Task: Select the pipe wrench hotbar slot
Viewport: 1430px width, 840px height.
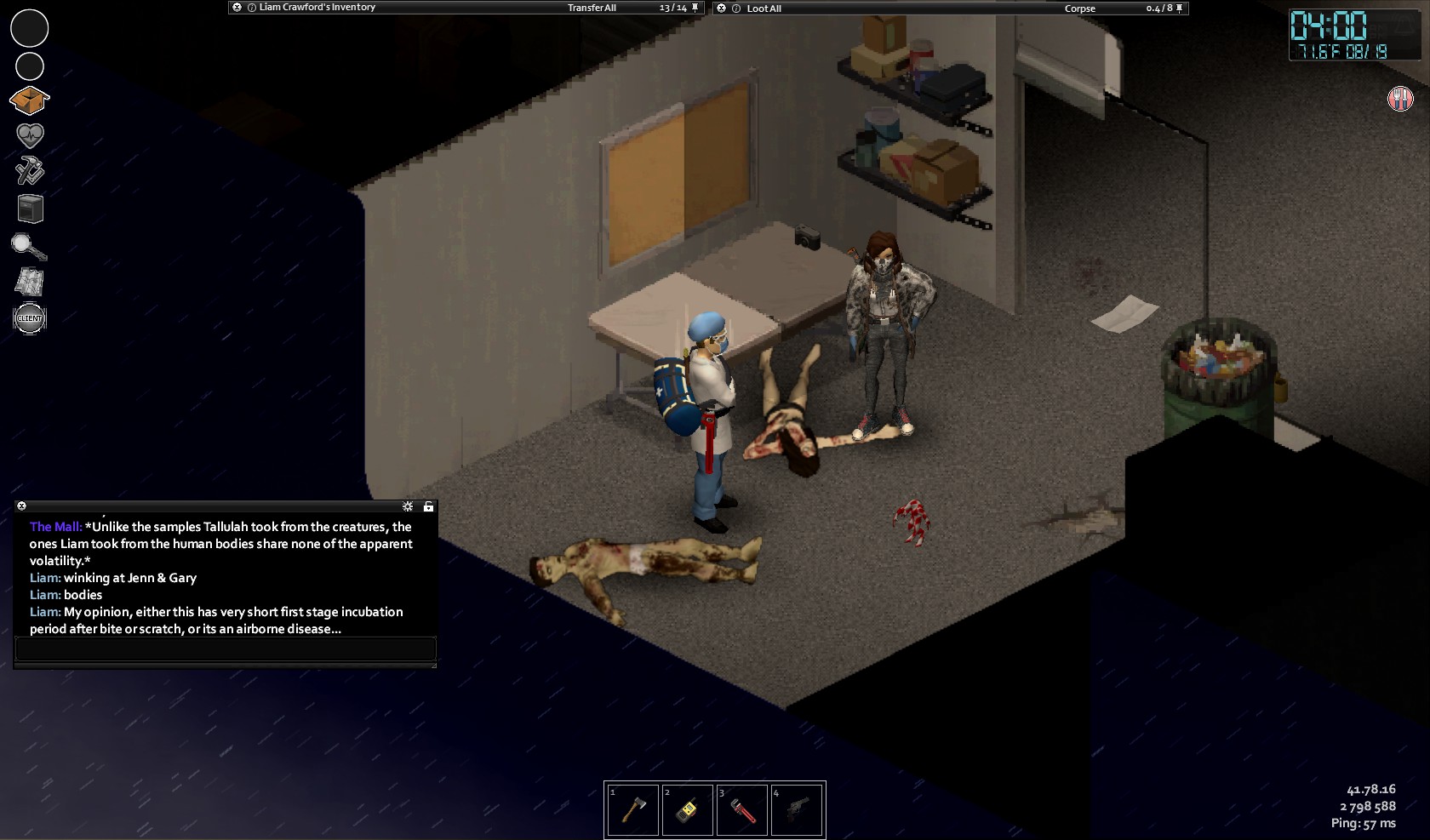Action: coord(741,809)
